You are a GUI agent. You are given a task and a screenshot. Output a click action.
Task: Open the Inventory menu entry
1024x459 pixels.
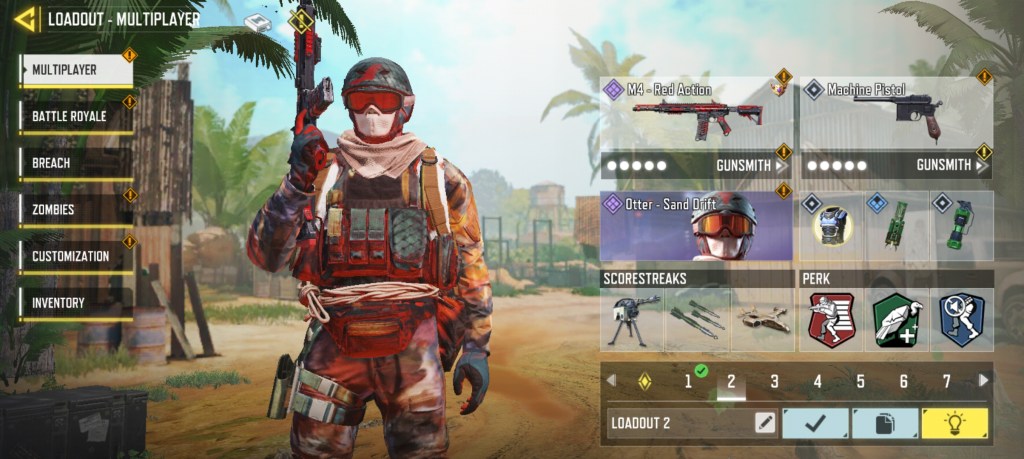tap(75, 303)
